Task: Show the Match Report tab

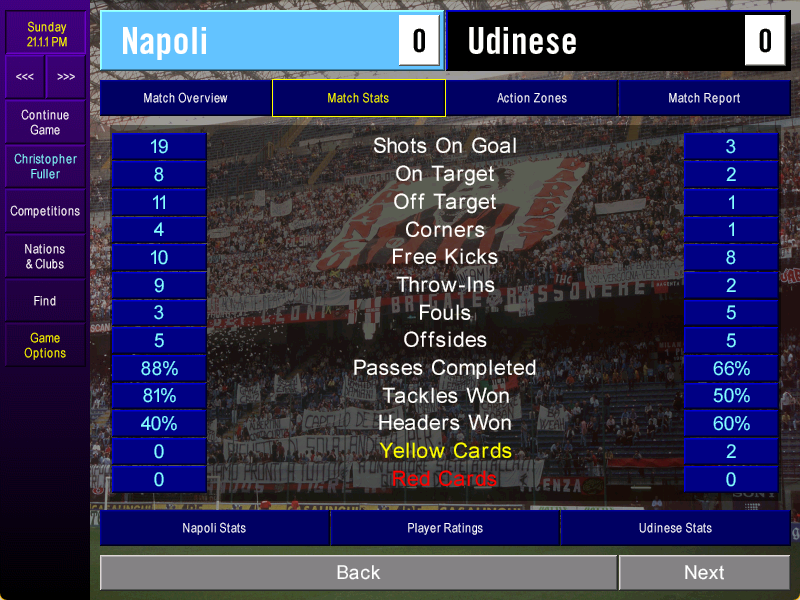Action: click(704, 98)
